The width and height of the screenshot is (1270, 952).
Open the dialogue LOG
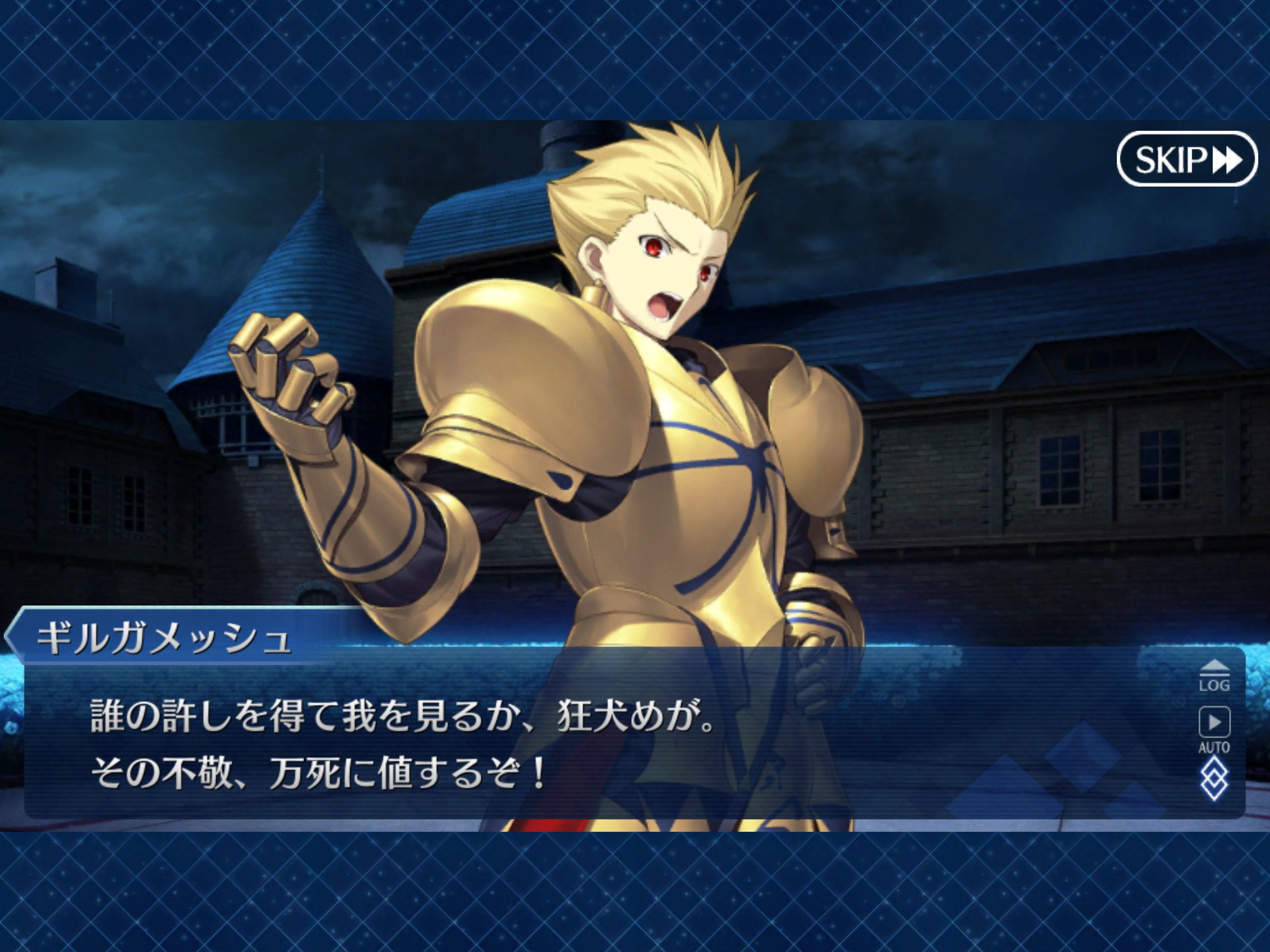point(1214,676)
